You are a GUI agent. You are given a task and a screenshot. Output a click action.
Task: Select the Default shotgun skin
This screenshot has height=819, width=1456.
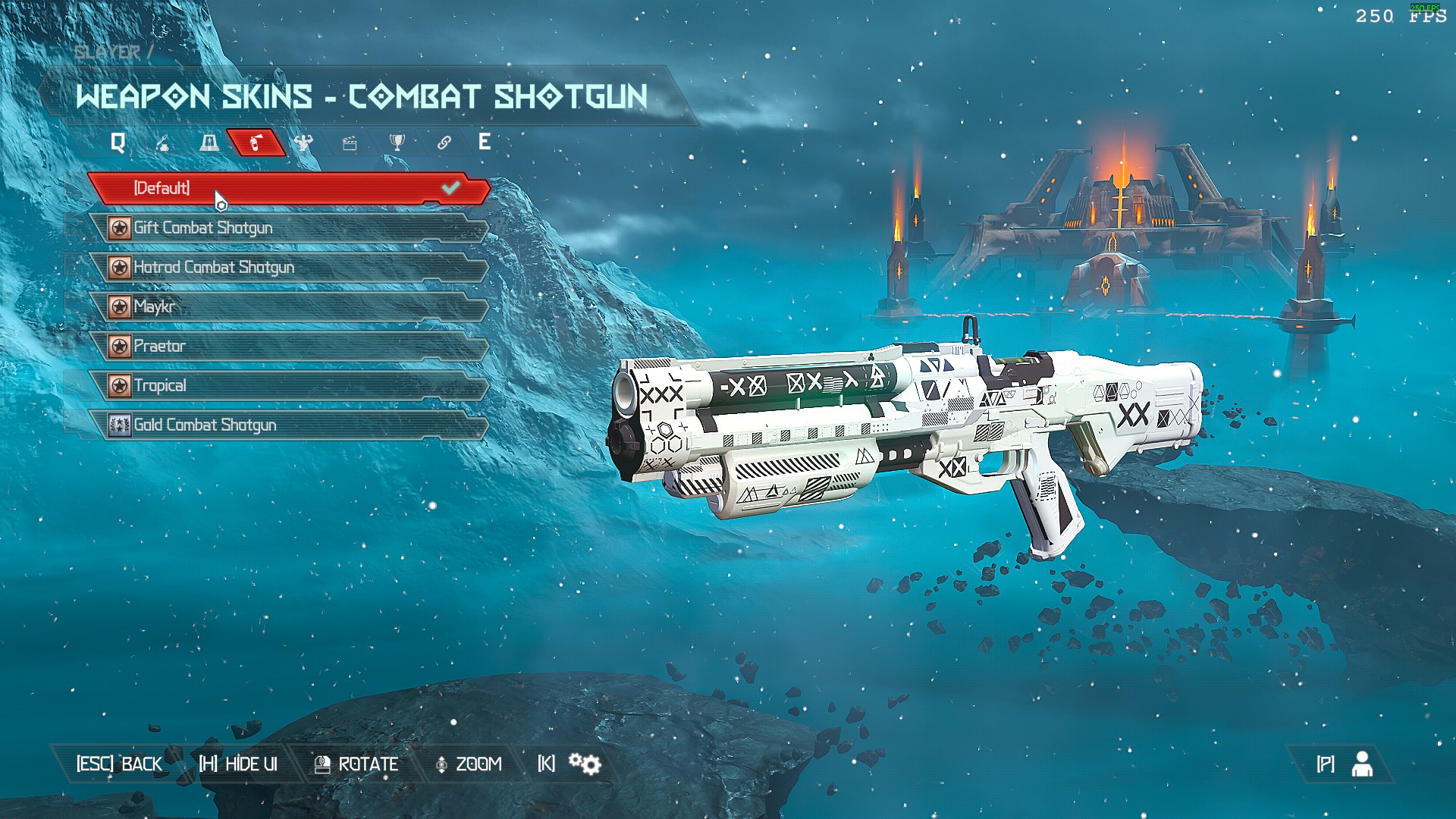point(288,188)
